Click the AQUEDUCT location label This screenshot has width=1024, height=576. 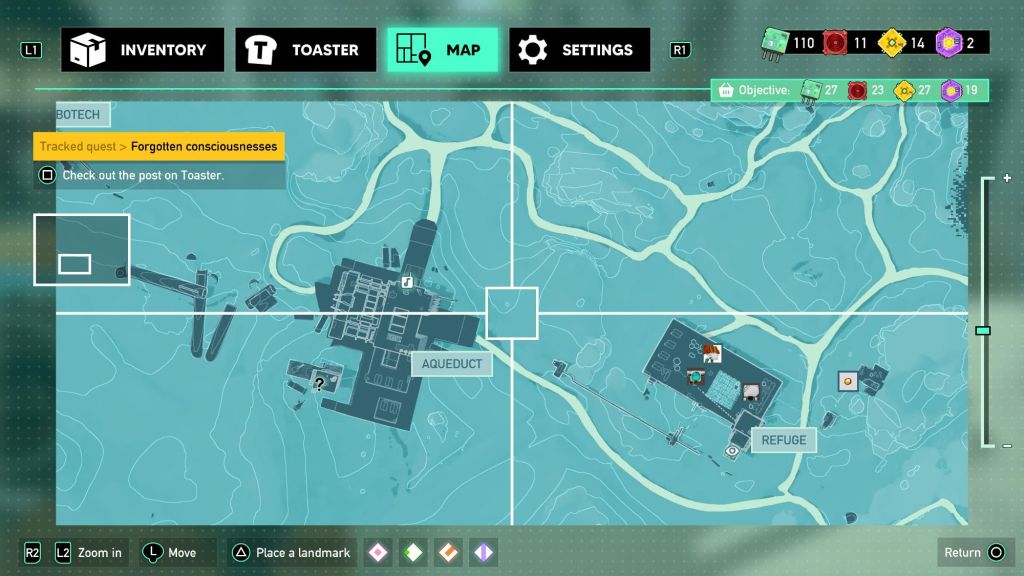[x=452, y=364]
